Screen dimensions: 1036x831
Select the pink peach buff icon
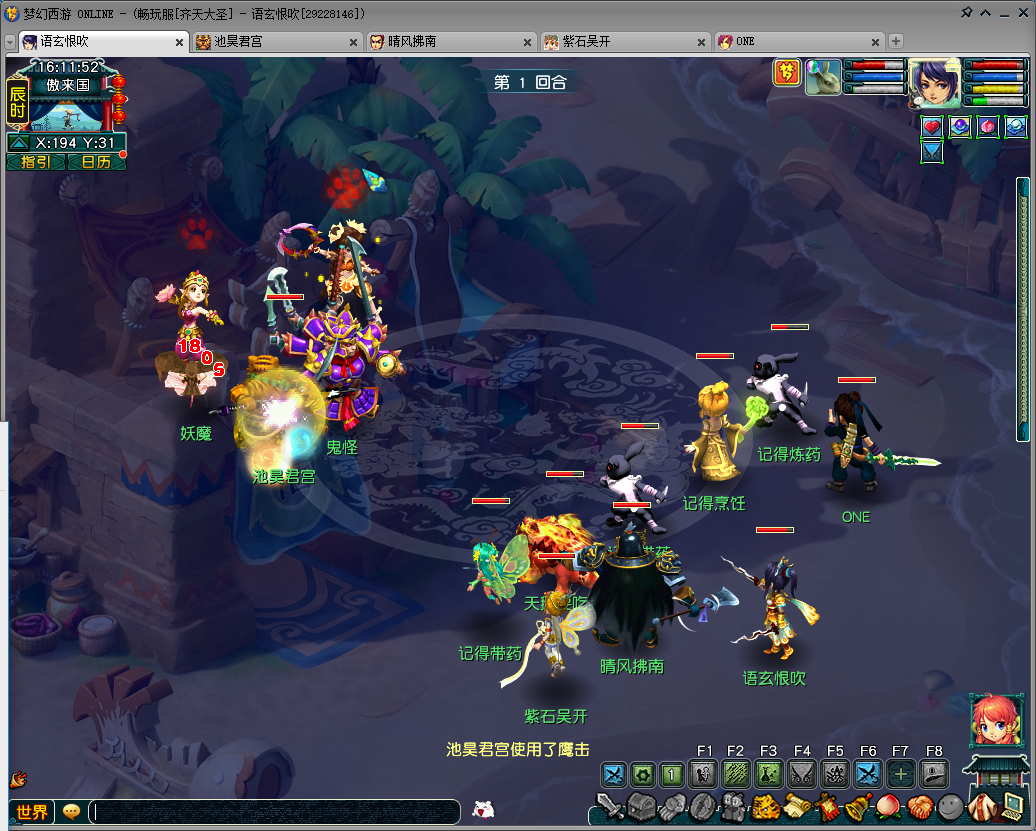pos(988,127)
